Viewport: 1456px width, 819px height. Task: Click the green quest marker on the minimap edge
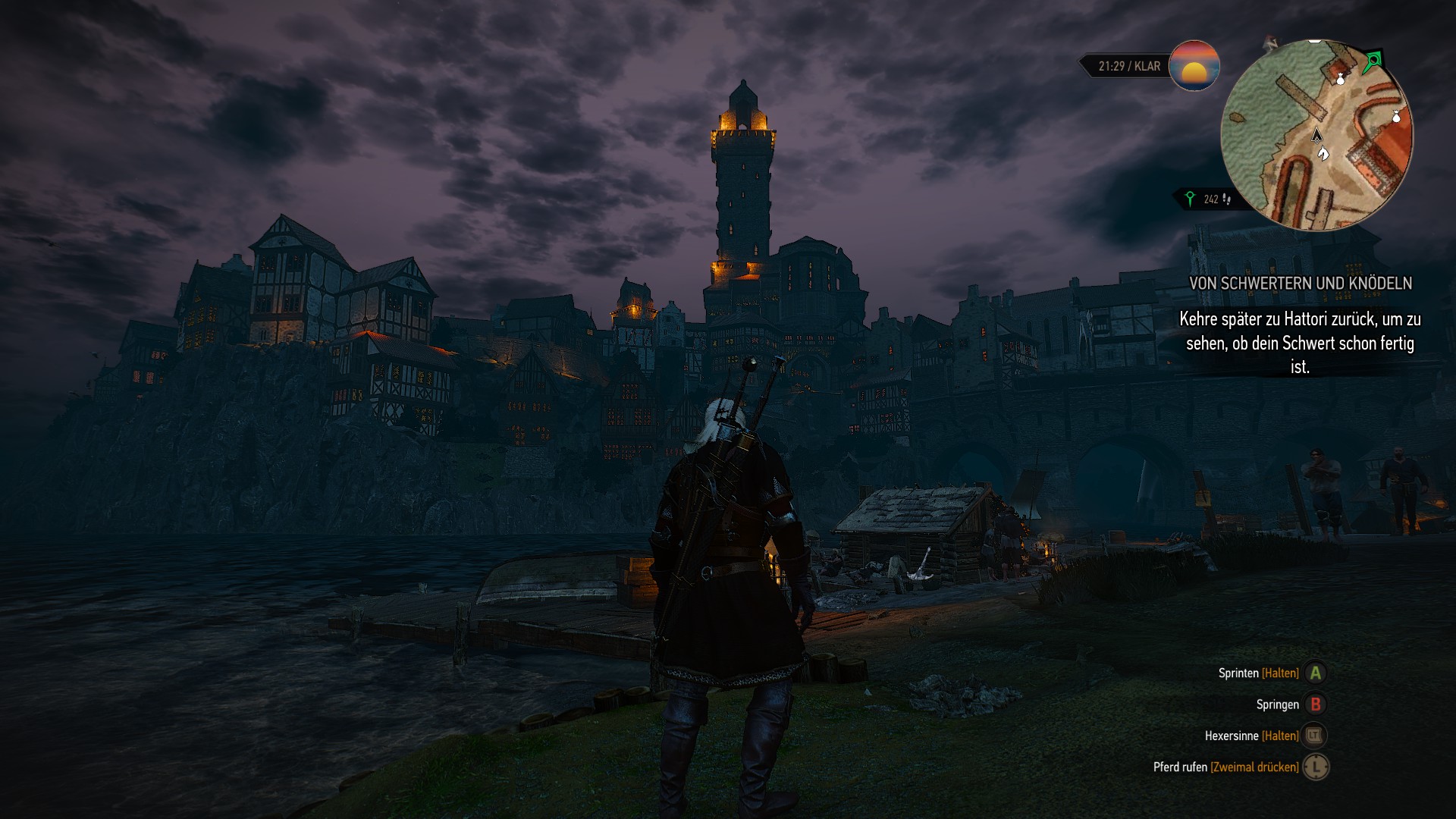(x=1373, y=61)
